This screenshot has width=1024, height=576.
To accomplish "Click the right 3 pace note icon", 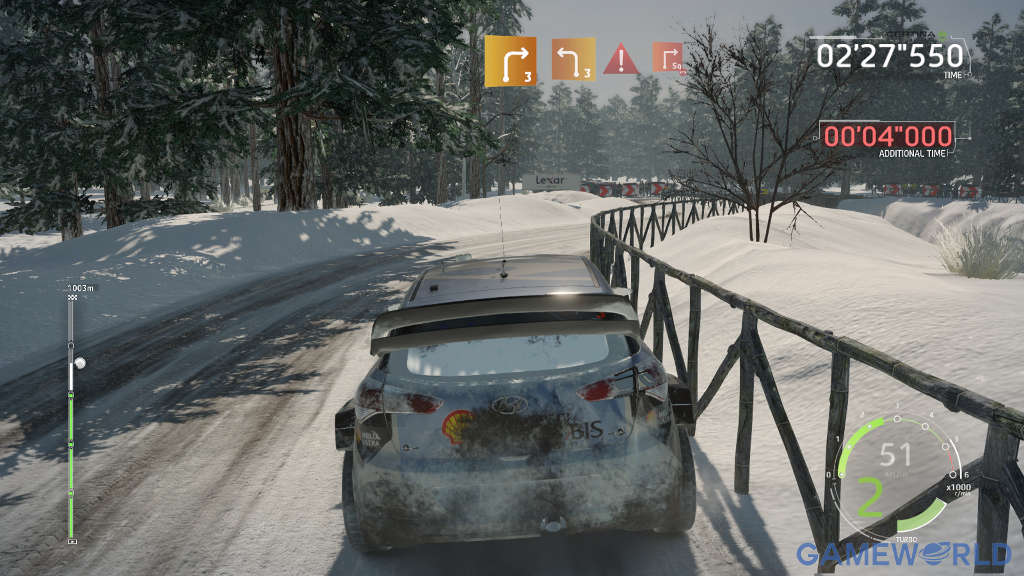I will click(x=510, y=61).
